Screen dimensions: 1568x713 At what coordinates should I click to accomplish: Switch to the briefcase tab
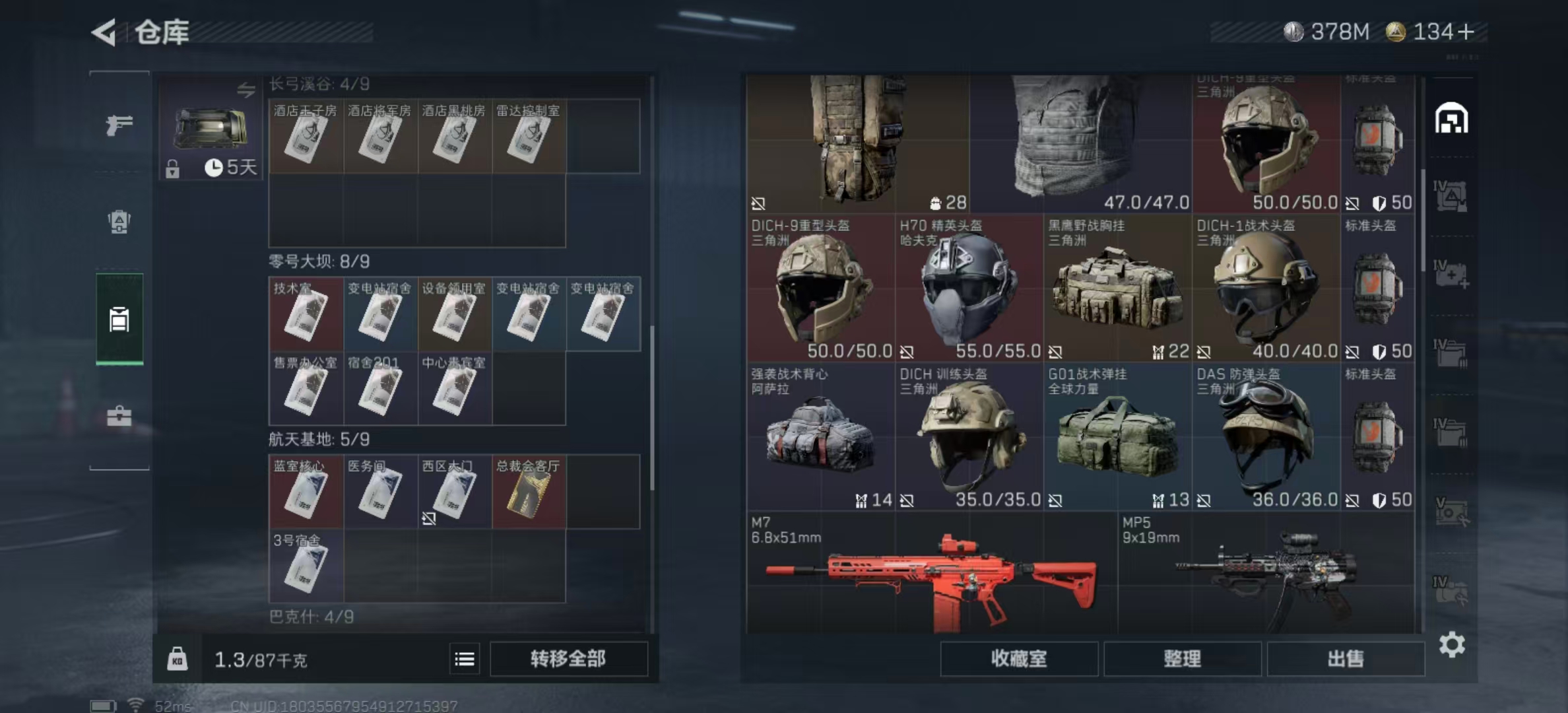[119, 417]
